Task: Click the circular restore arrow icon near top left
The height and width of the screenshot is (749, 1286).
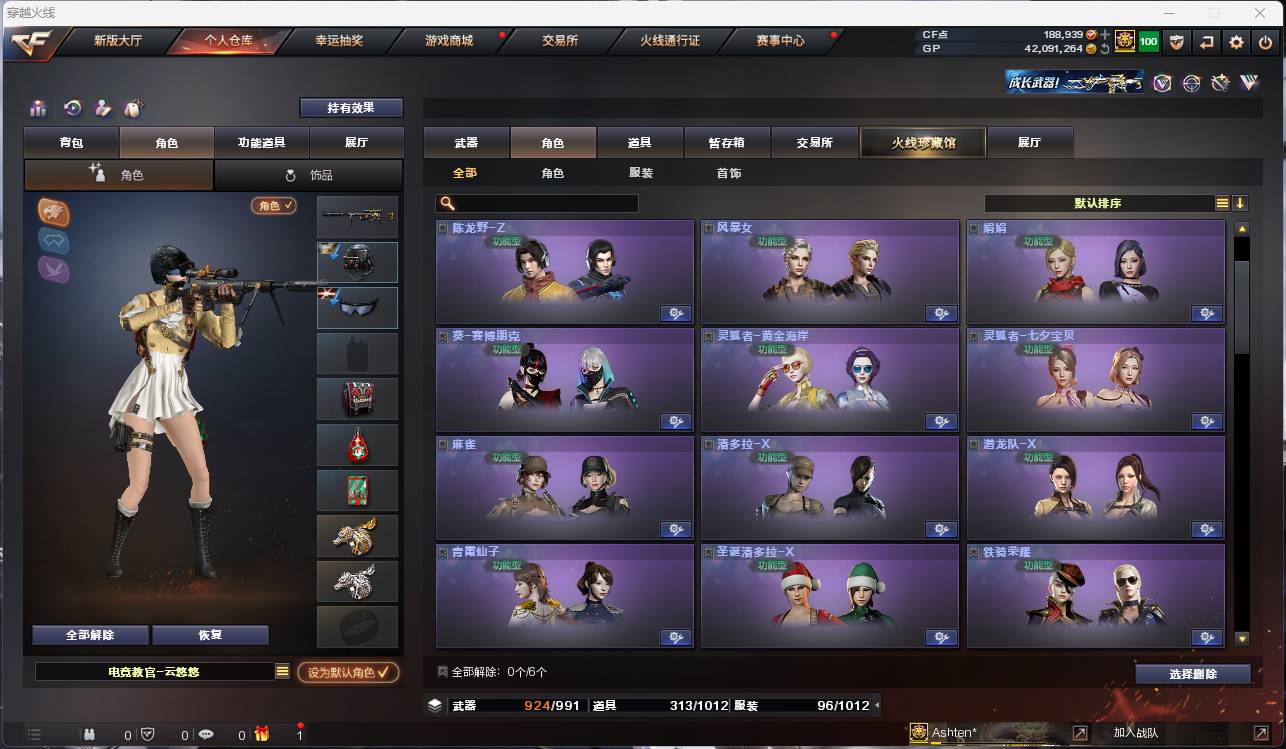Action: 72,107
